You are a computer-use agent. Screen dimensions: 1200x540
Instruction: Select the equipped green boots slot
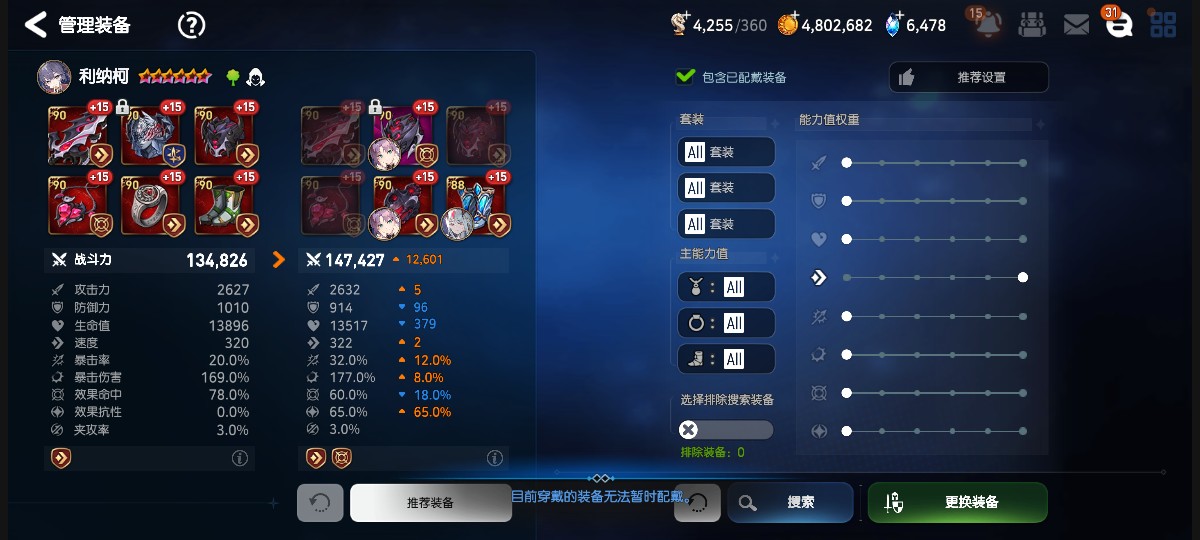click(226, 205)
